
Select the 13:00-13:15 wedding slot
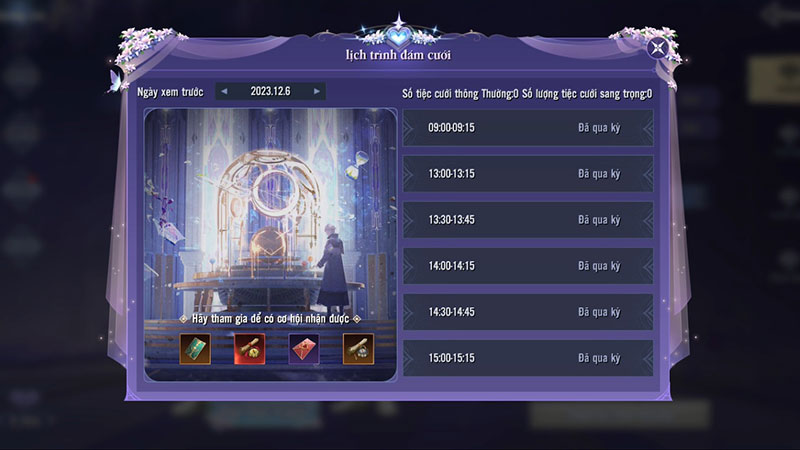pyautogui.click(x=527, y=174)
